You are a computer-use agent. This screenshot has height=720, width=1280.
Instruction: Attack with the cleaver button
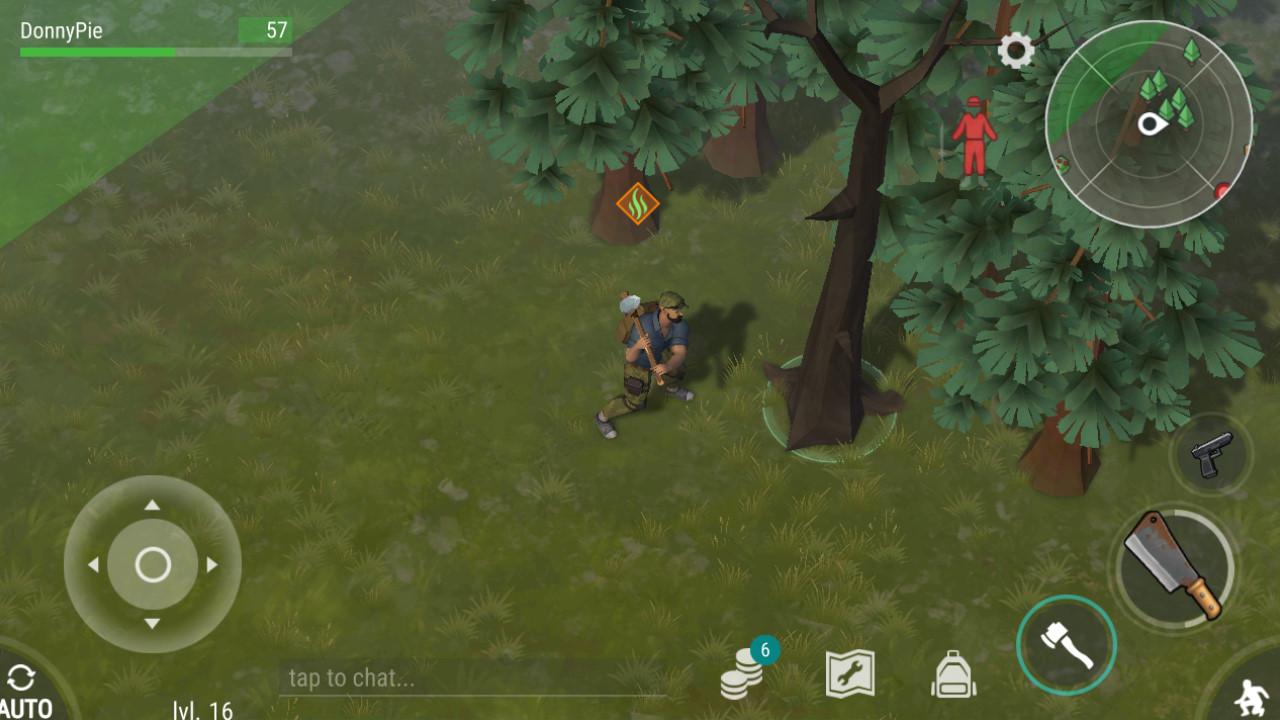tap(1174, 565)
